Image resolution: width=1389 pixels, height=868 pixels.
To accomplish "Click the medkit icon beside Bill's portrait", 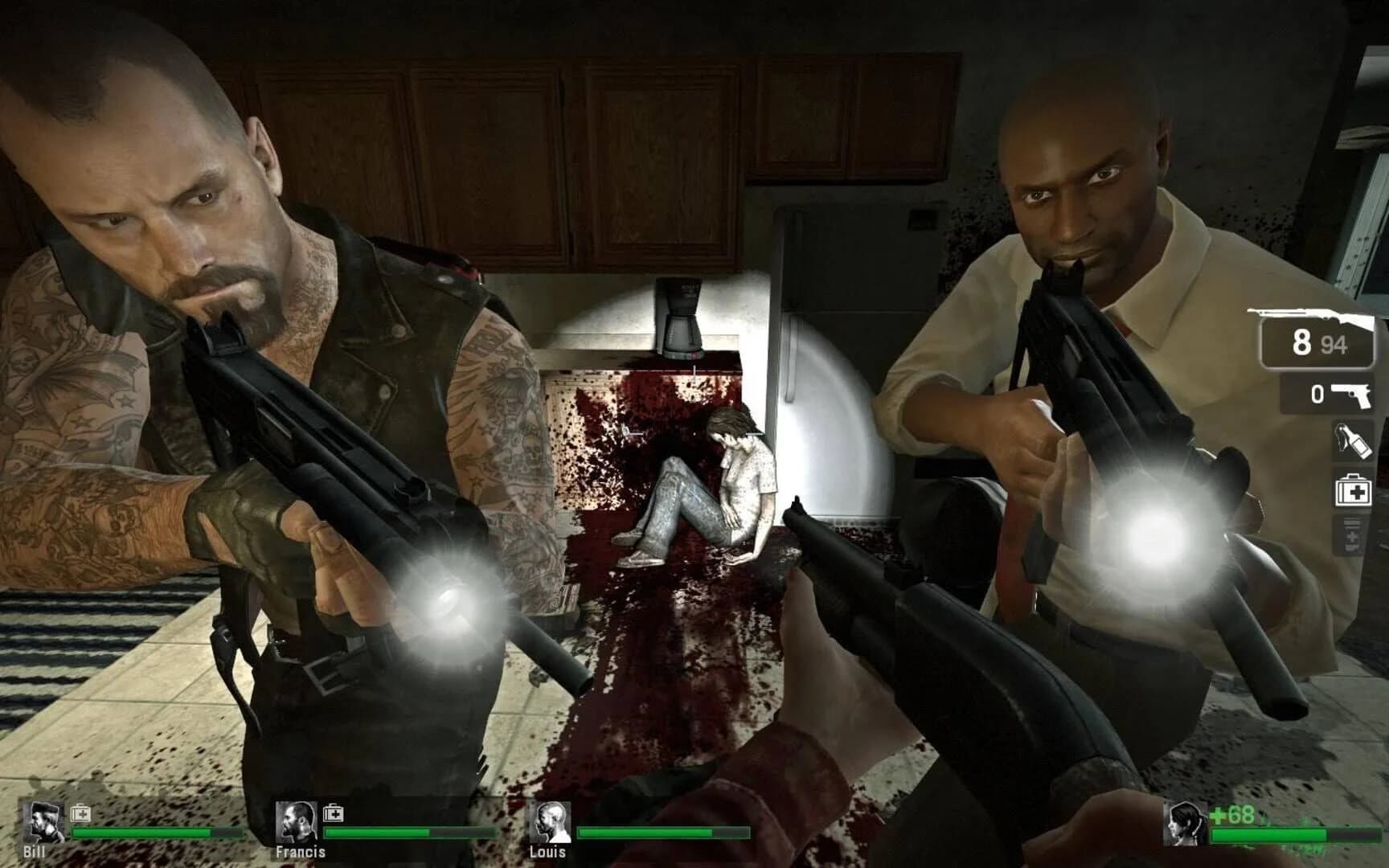I will (80, 813).
